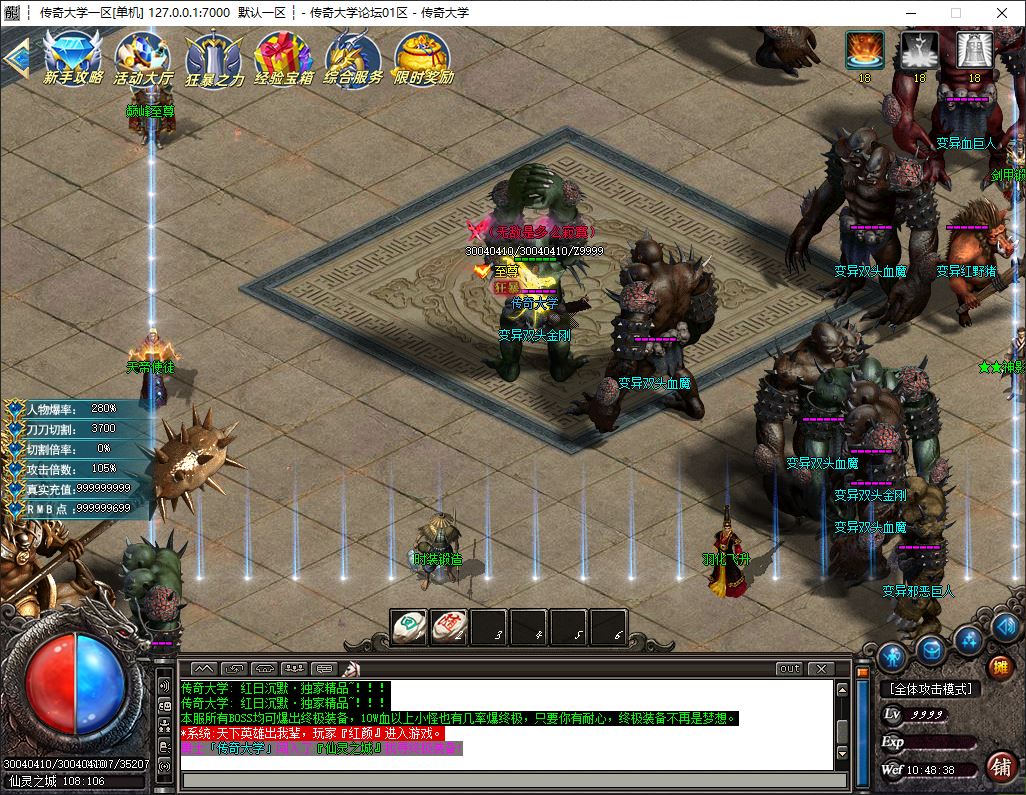The image size is (1026, 795).
Task: Open the character panel blue figure icon
Action: pyautogui.click(x=892, y=657)
